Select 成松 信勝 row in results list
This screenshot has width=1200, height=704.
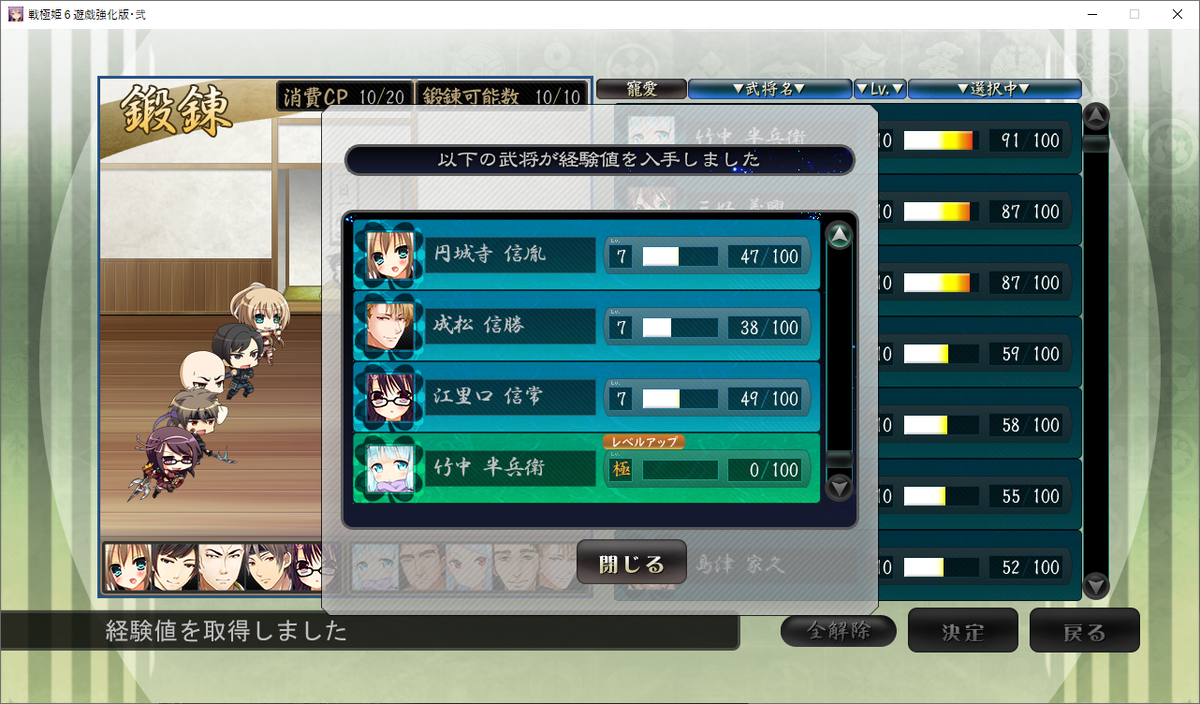tap(587, 327)
